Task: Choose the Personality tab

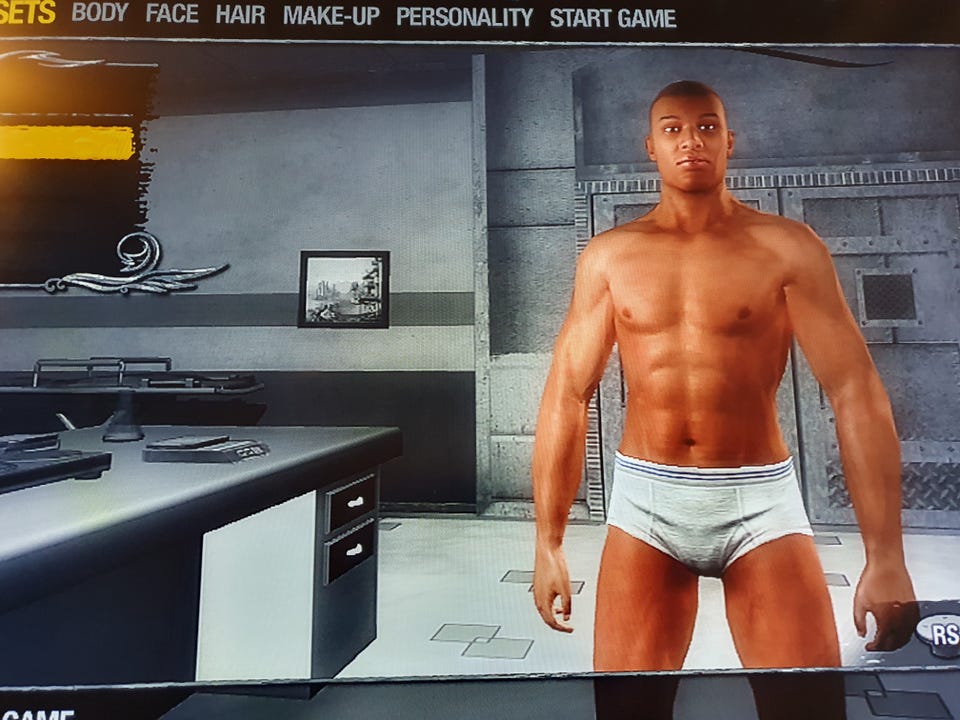Action: [464, 17]
